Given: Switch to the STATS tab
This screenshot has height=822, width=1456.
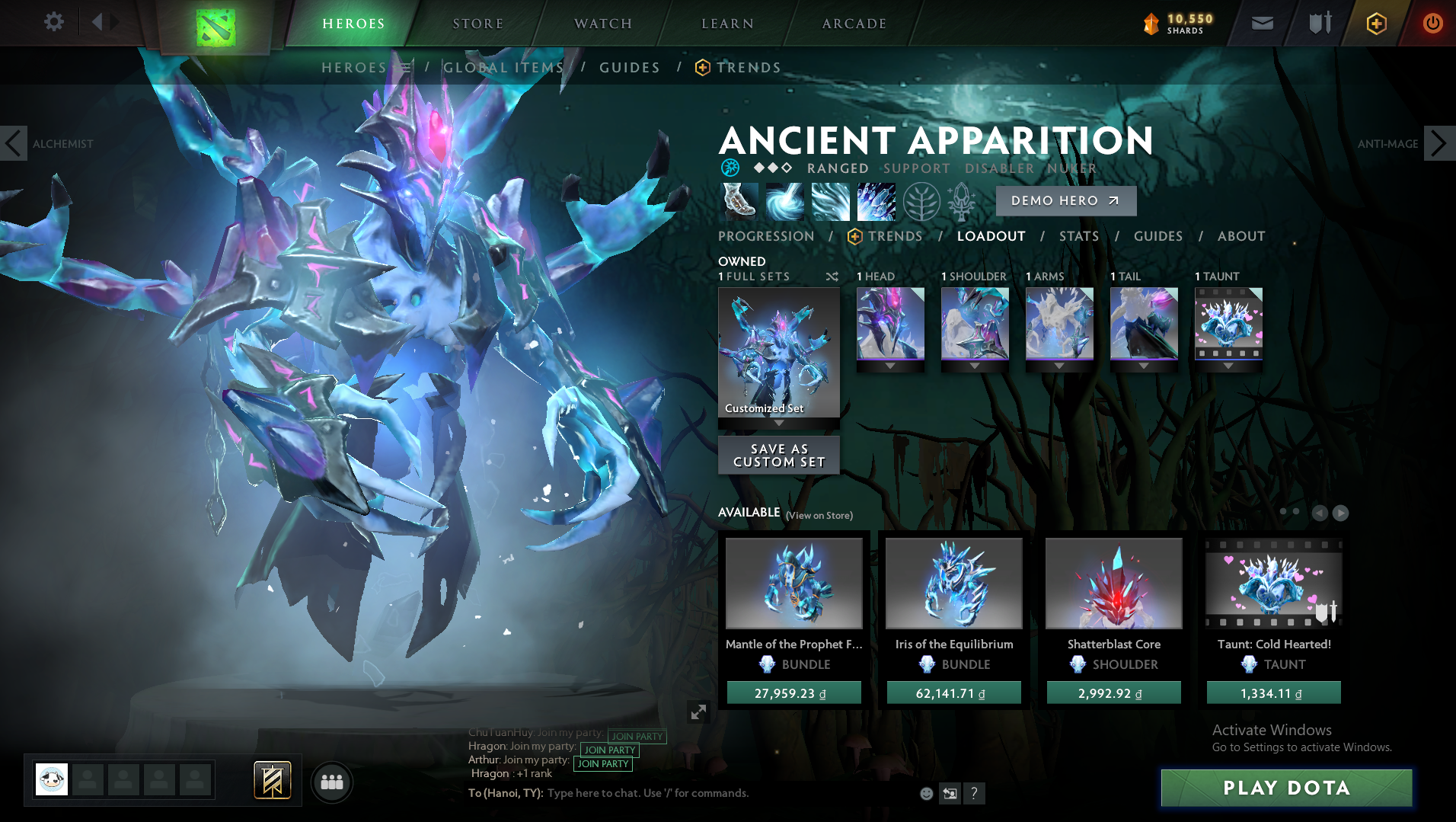Looking at the screenshot, I should coord(1079,236).
